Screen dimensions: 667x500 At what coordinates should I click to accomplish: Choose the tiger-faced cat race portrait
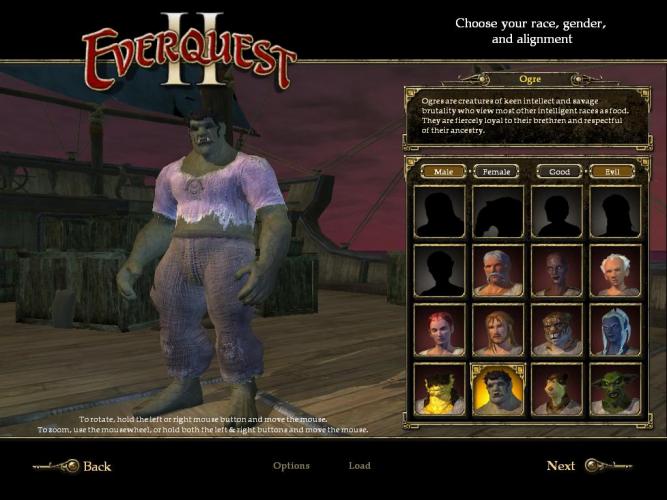click(x=556, y=330)
